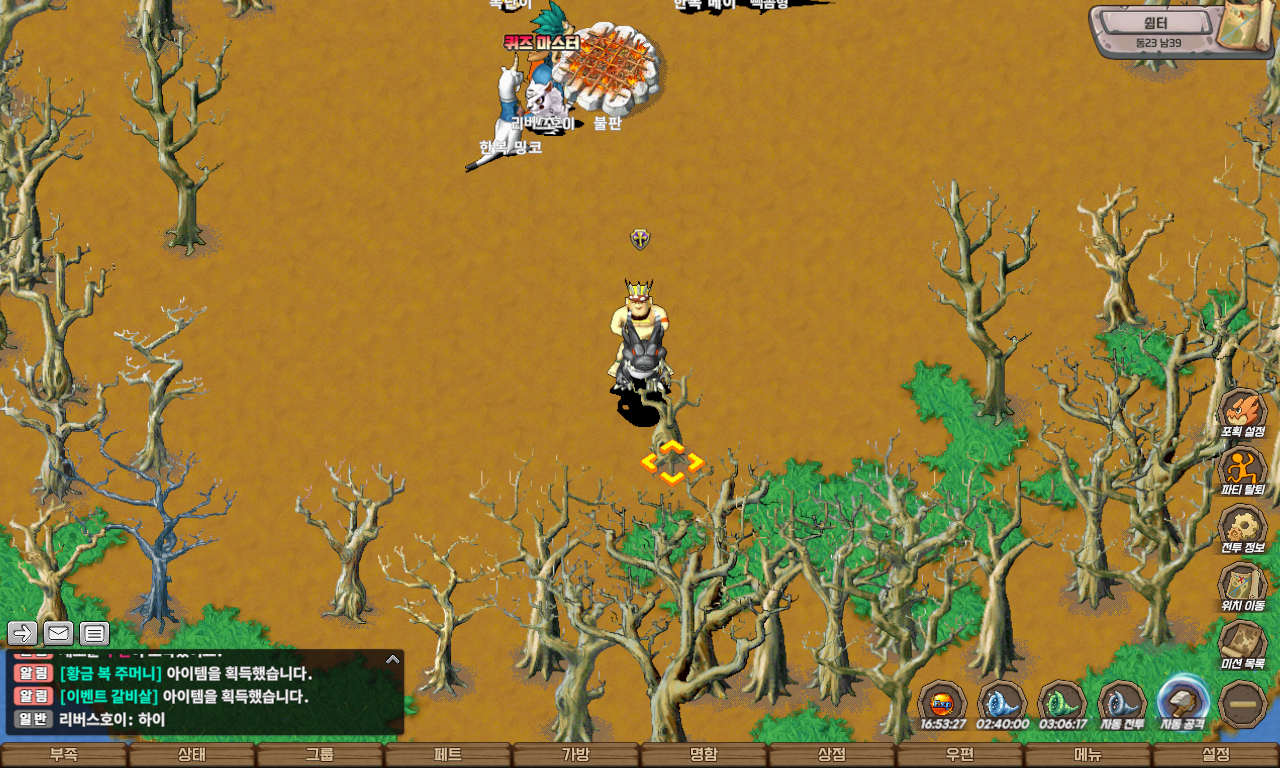Open the 그룹 (group) menu

320,755
